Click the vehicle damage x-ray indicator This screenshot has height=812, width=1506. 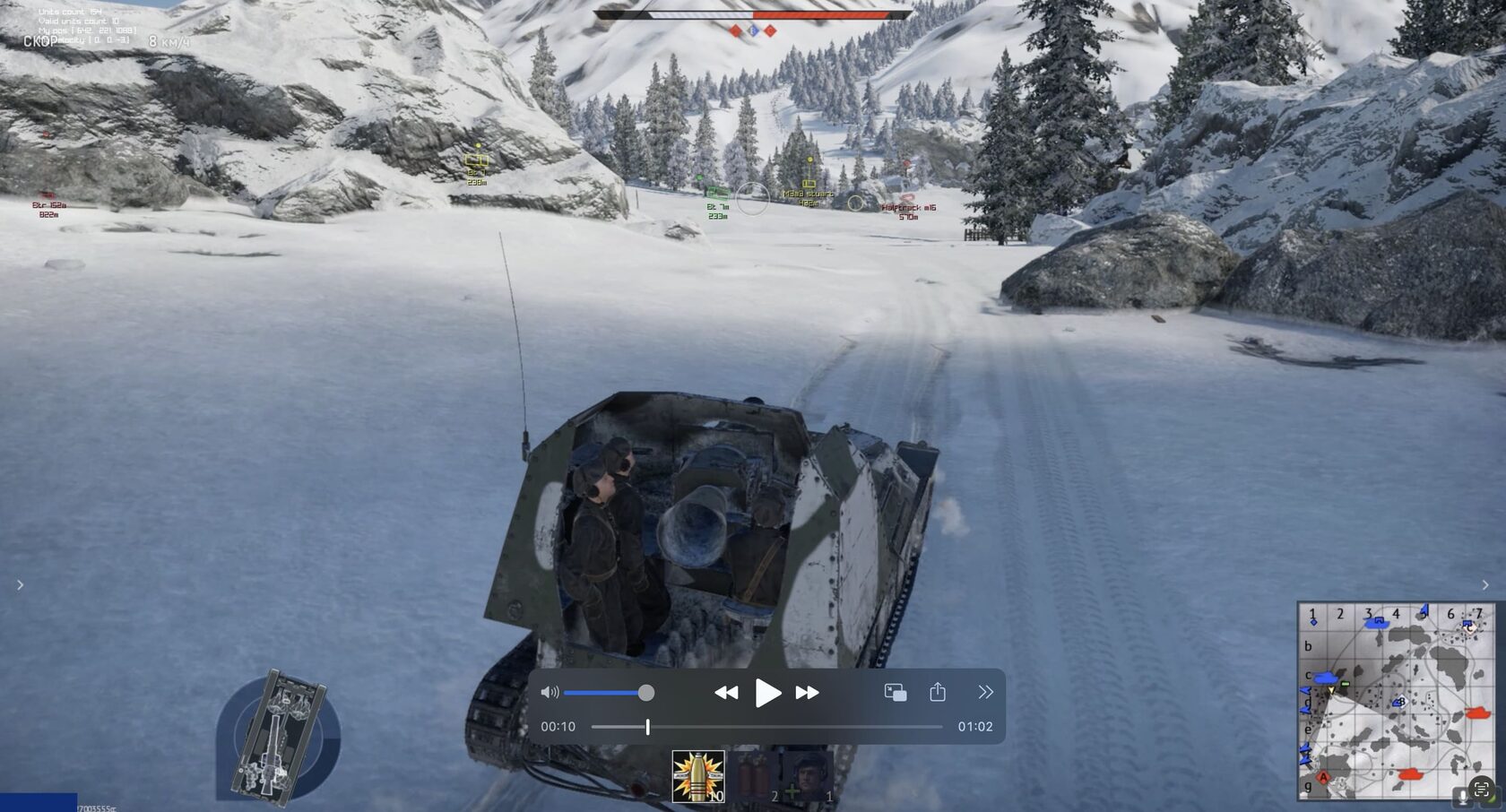(x=279, y=737)
